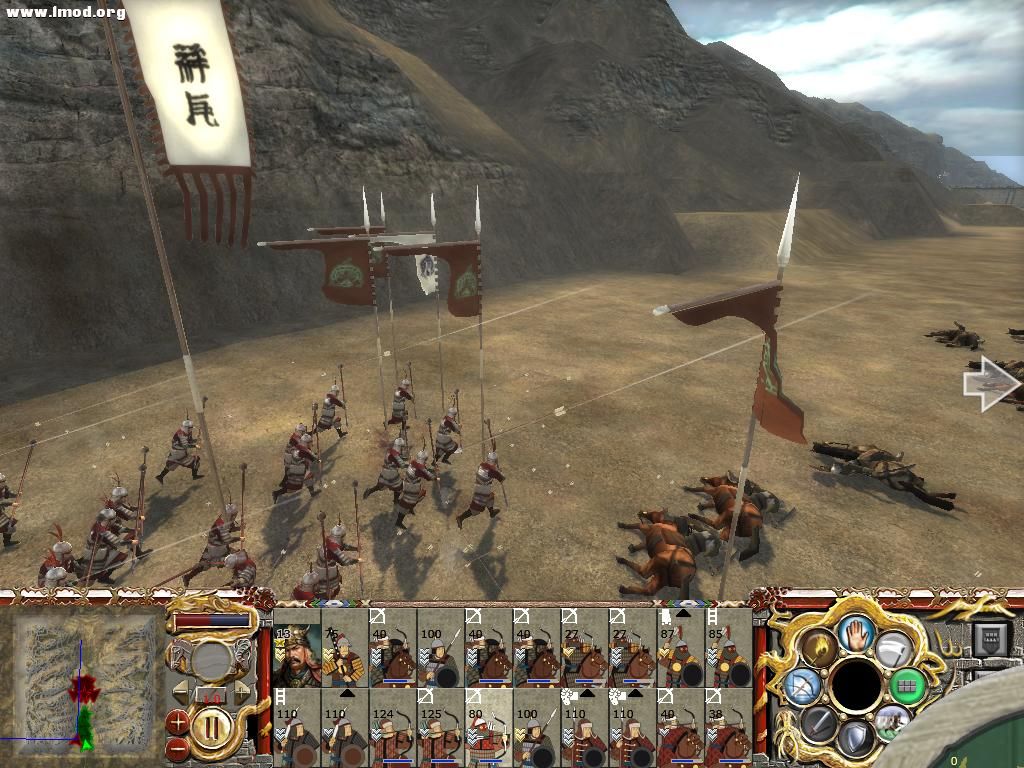
Task: Decrease battle speed with the left arrow
Action: pyautogui.click(x=178, y=691)
